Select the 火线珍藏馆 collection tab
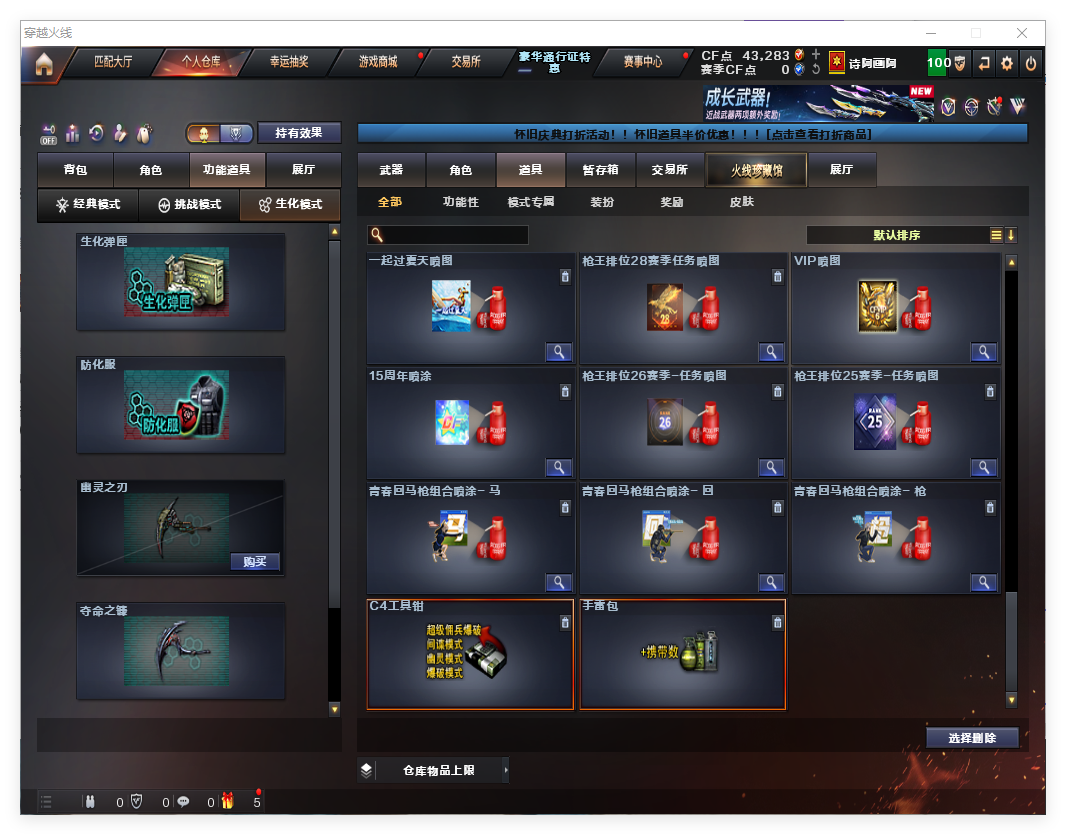 coord(756,170)
